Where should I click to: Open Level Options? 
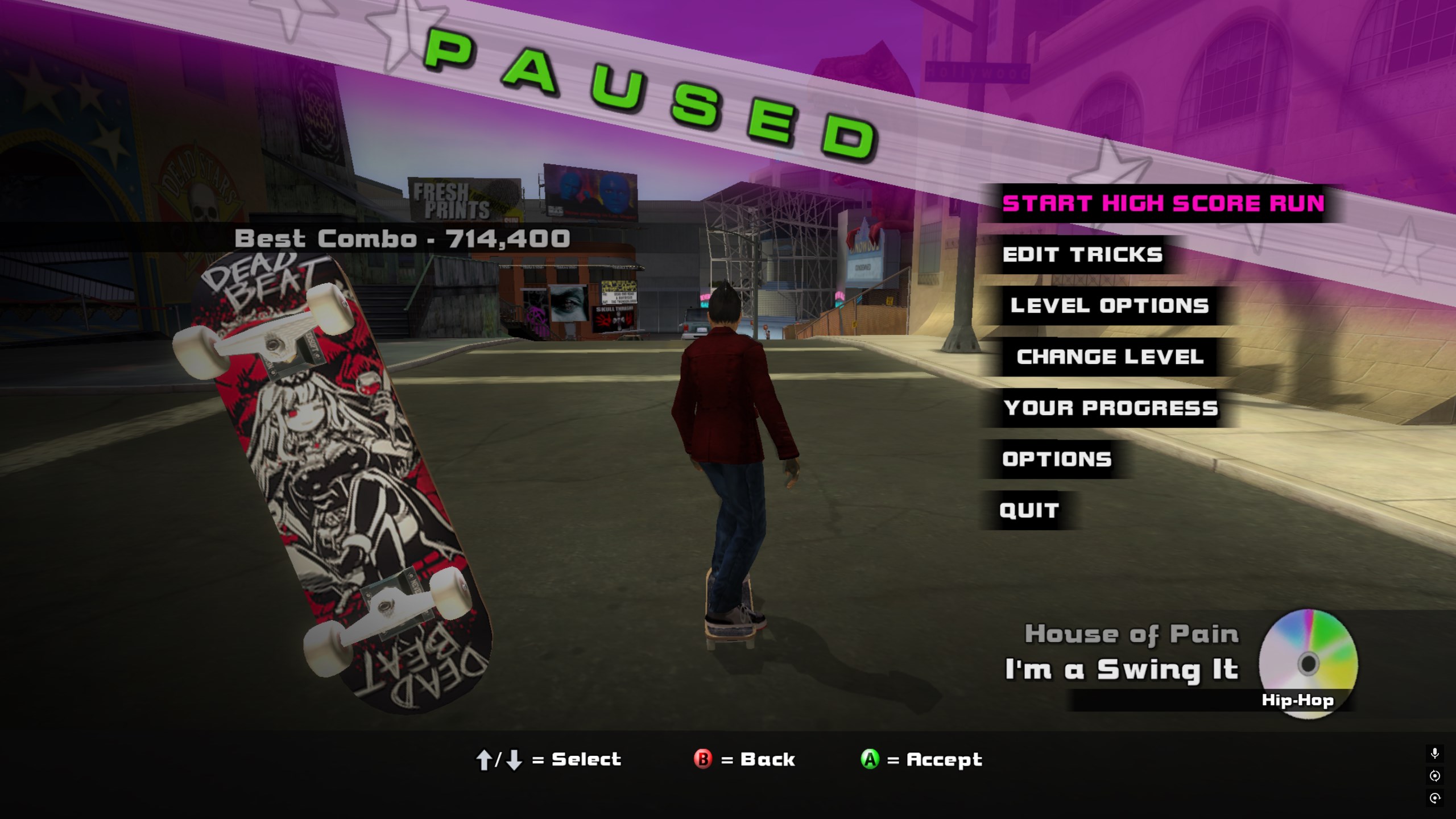[1109, 306]
